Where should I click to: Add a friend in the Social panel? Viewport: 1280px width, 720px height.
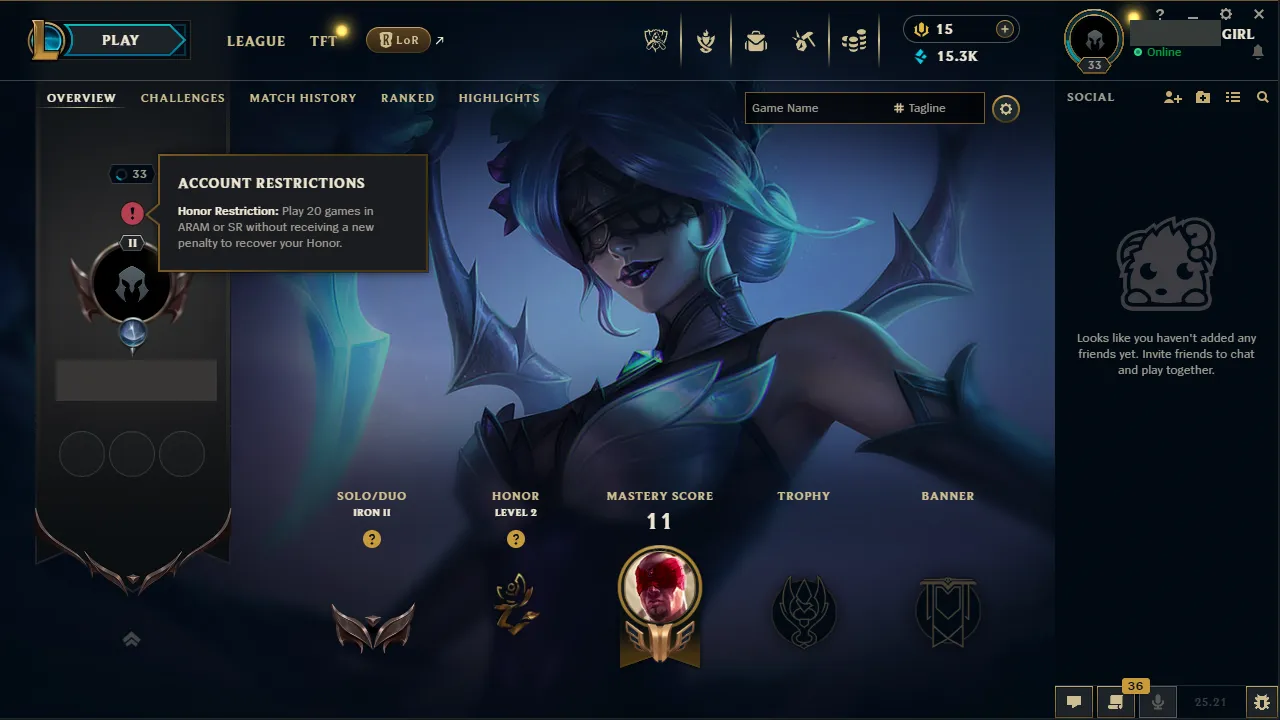point(1172,97)
